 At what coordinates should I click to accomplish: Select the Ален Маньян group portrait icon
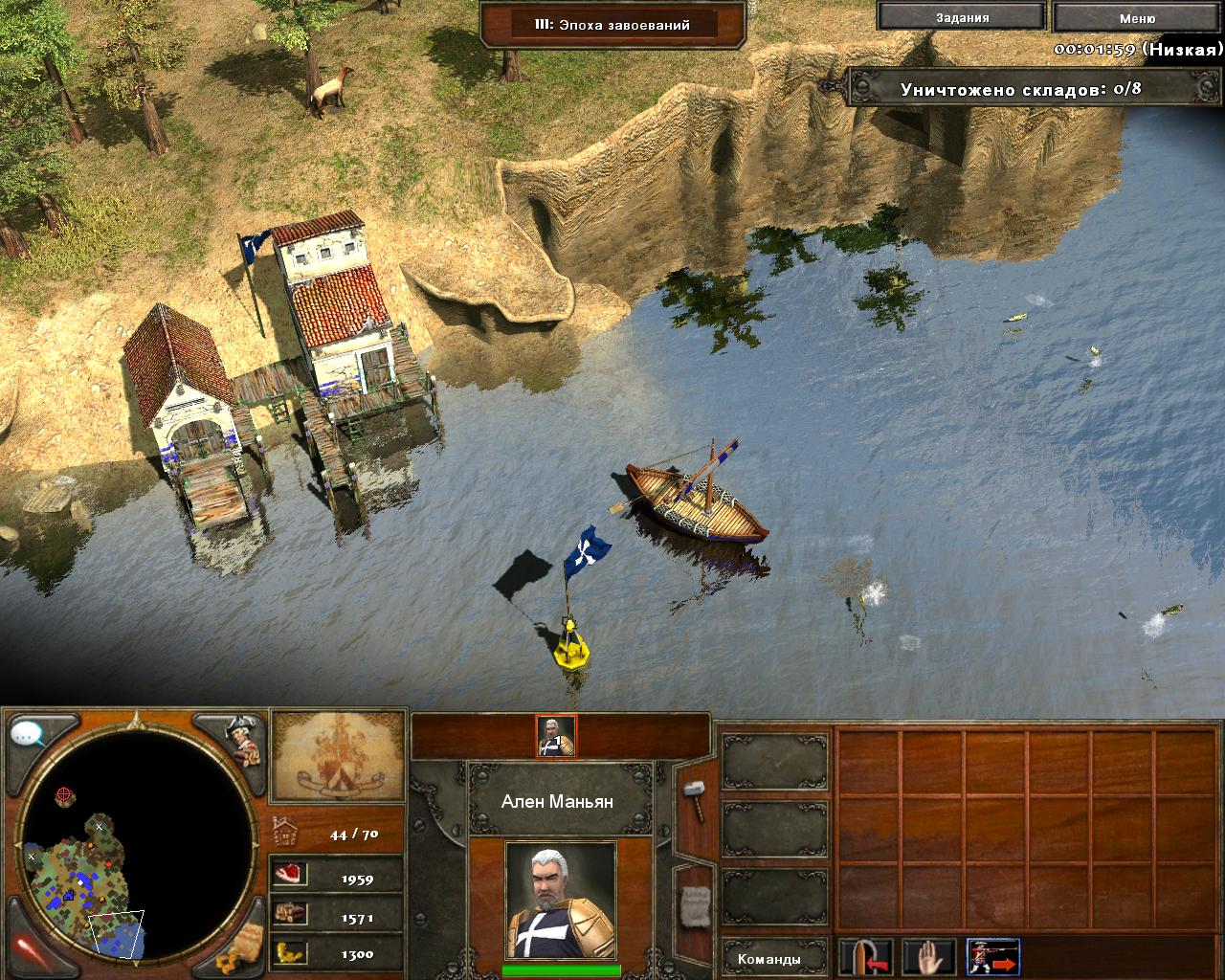(555, 735)
